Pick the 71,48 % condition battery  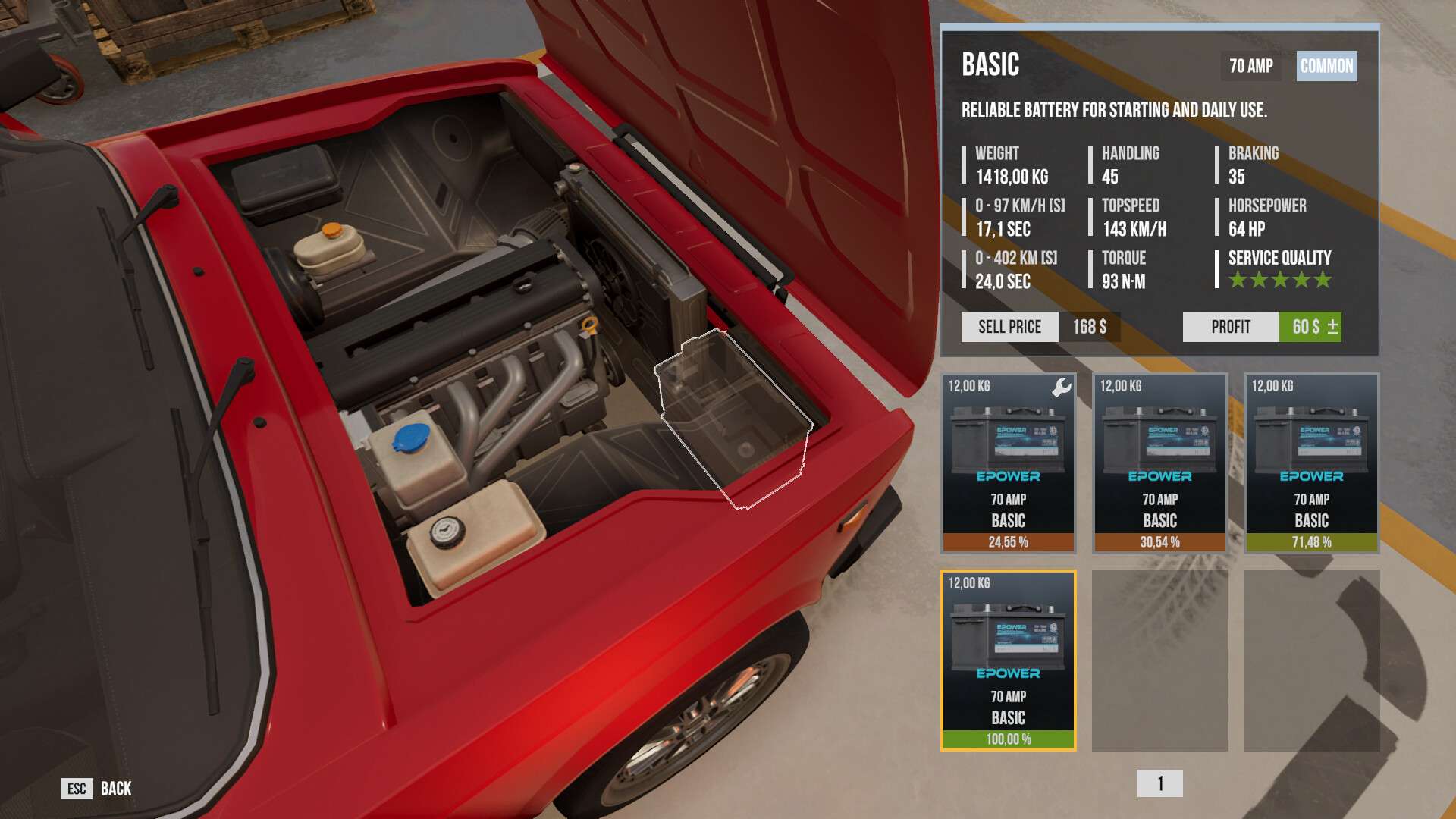pos(1311,463)
